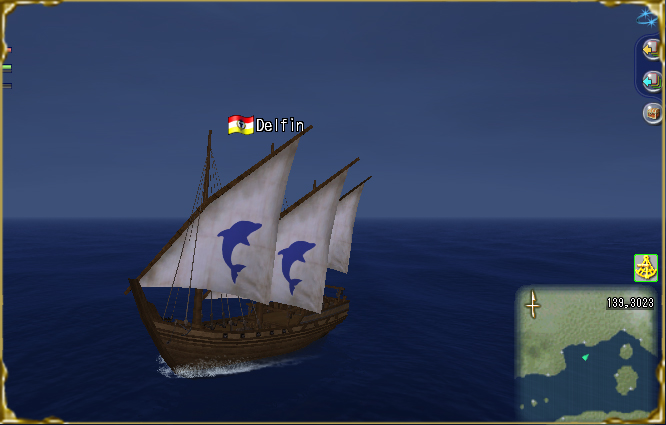Open the treasure chest inventory icon
The width and height of the screenshot is (666, 425).
[x=652, y=113]
